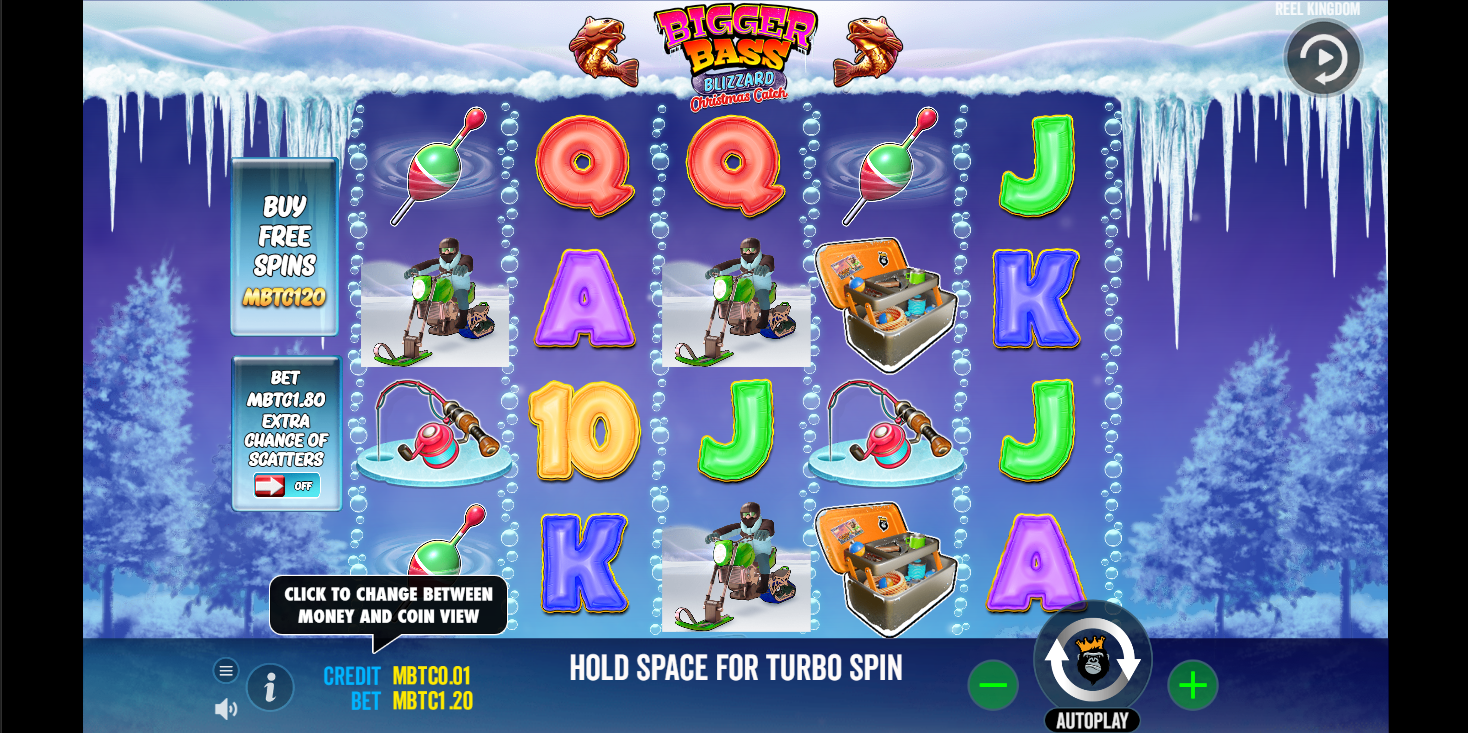The width and height of the screenshot is (1468, 733).
Task: Open the game menu via hamburger icon
Action: (226, 669)
